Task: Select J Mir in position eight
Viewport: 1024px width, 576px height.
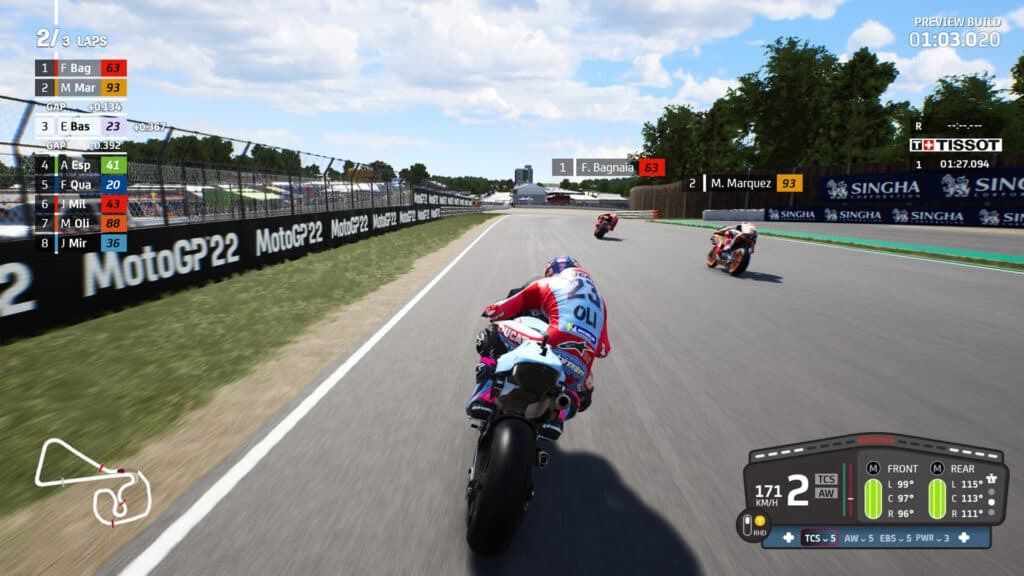Action: point(80,242)
